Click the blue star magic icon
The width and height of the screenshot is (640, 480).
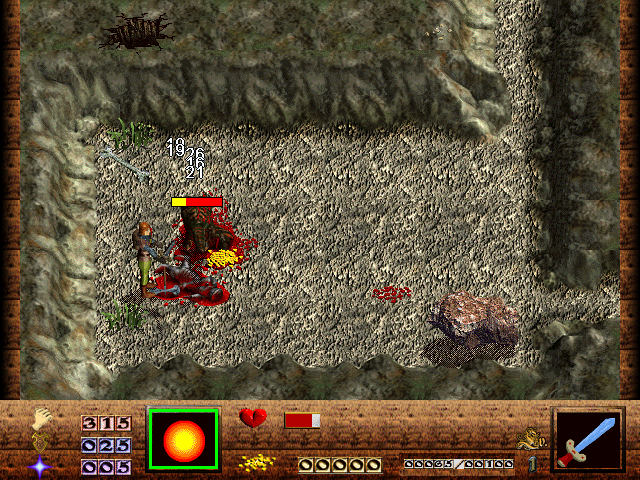tap(40, 465)
